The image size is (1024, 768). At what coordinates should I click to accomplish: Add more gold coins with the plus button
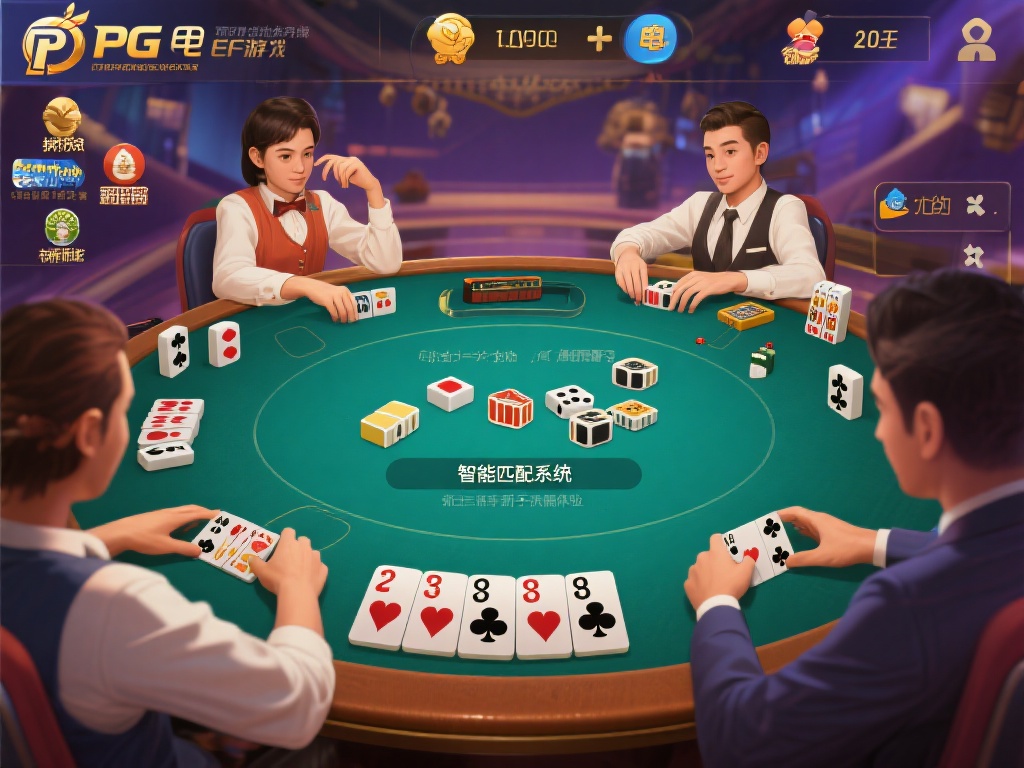599,40
